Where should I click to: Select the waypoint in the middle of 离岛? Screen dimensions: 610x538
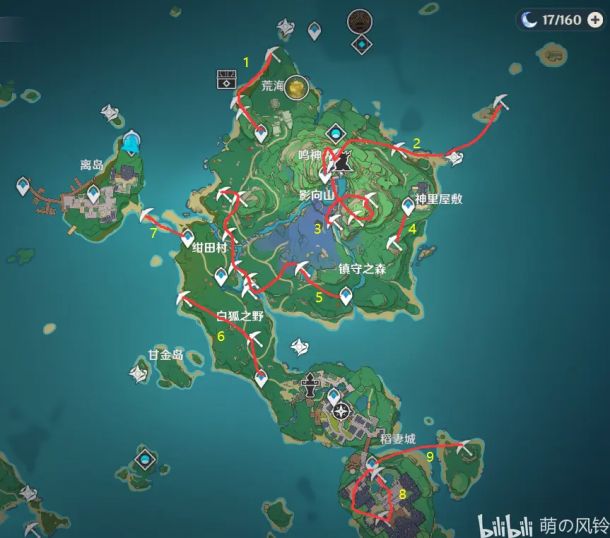94,196
